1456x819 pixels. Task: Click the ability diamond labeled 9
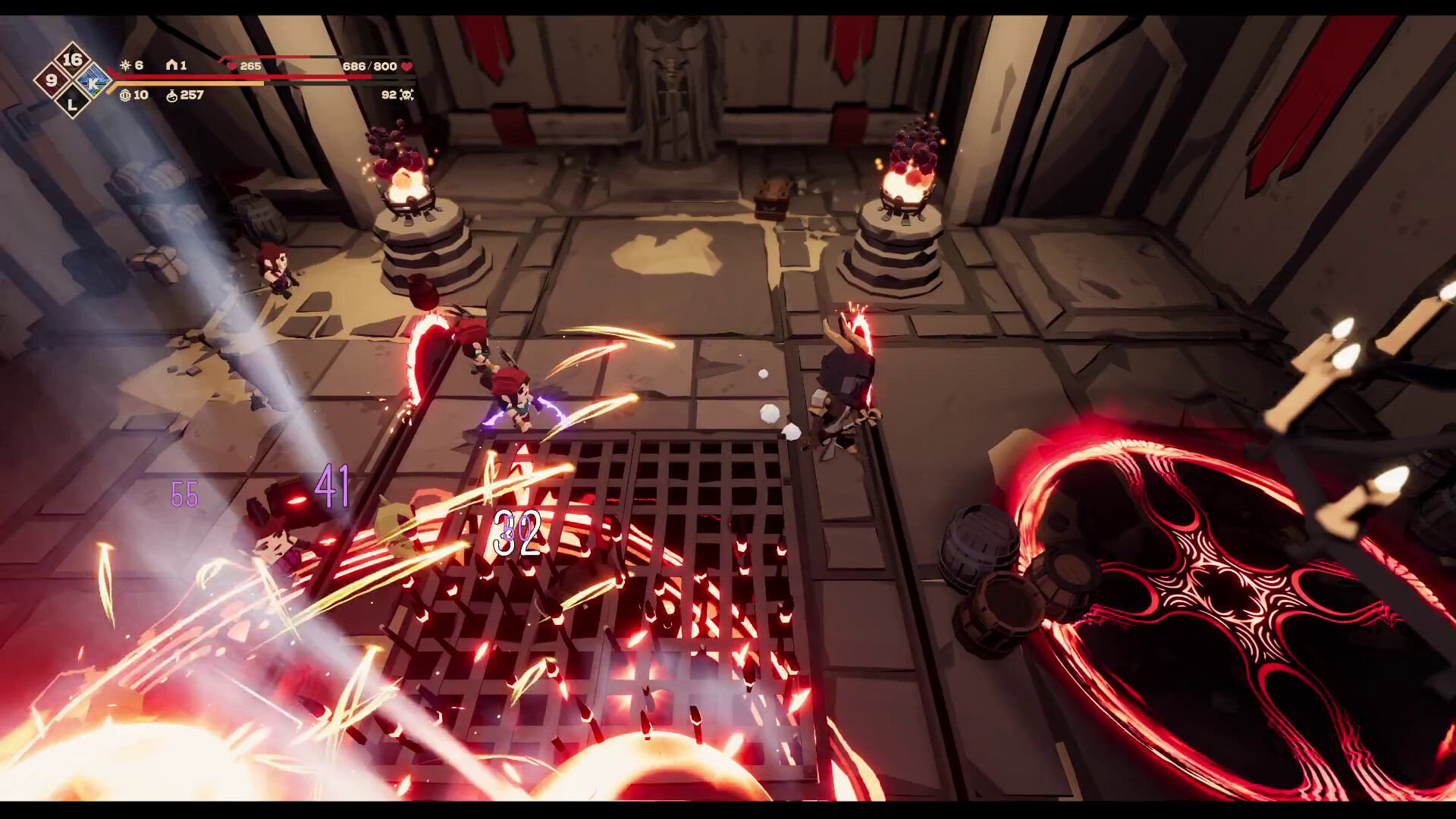[x=52, y=80]
